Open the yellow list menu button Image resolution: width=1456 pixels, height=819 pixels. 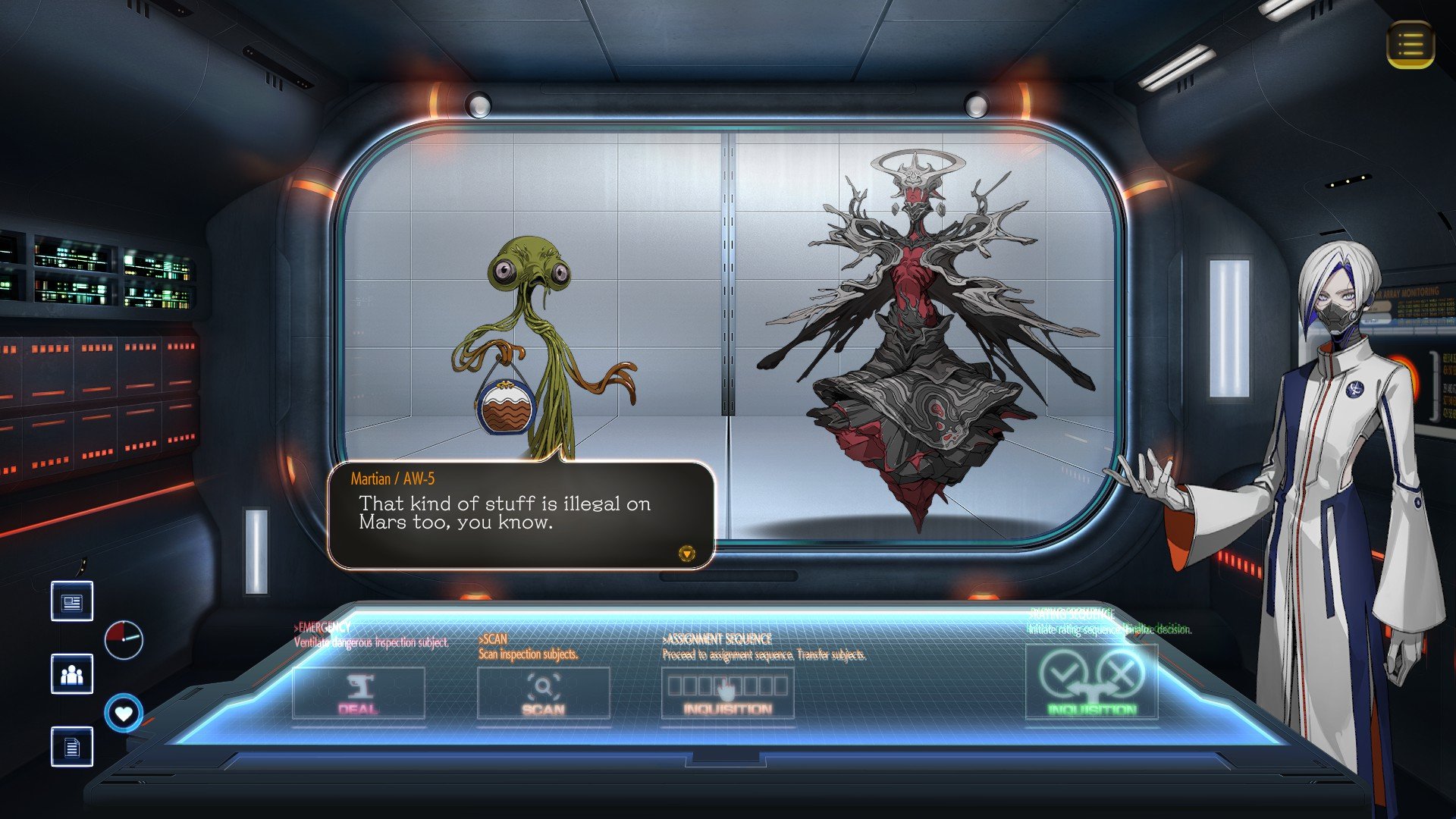pos(1410,45)
